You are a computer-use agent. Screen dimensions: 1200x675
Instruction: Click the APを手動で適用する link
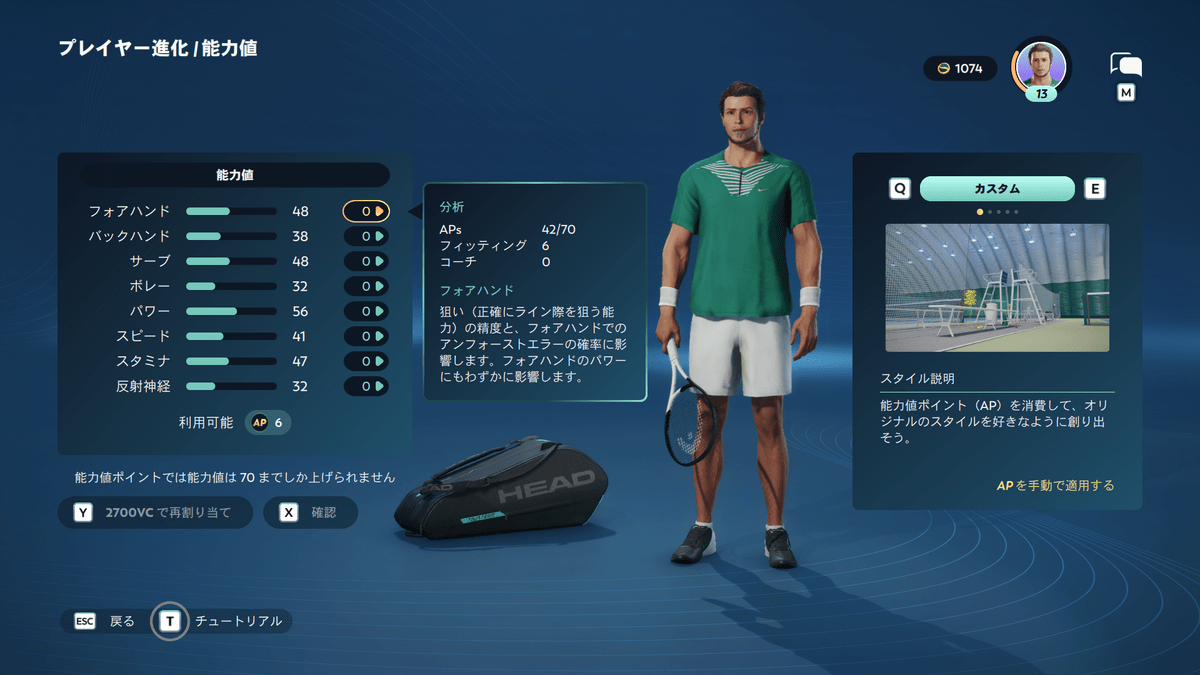pos(1055,486)
